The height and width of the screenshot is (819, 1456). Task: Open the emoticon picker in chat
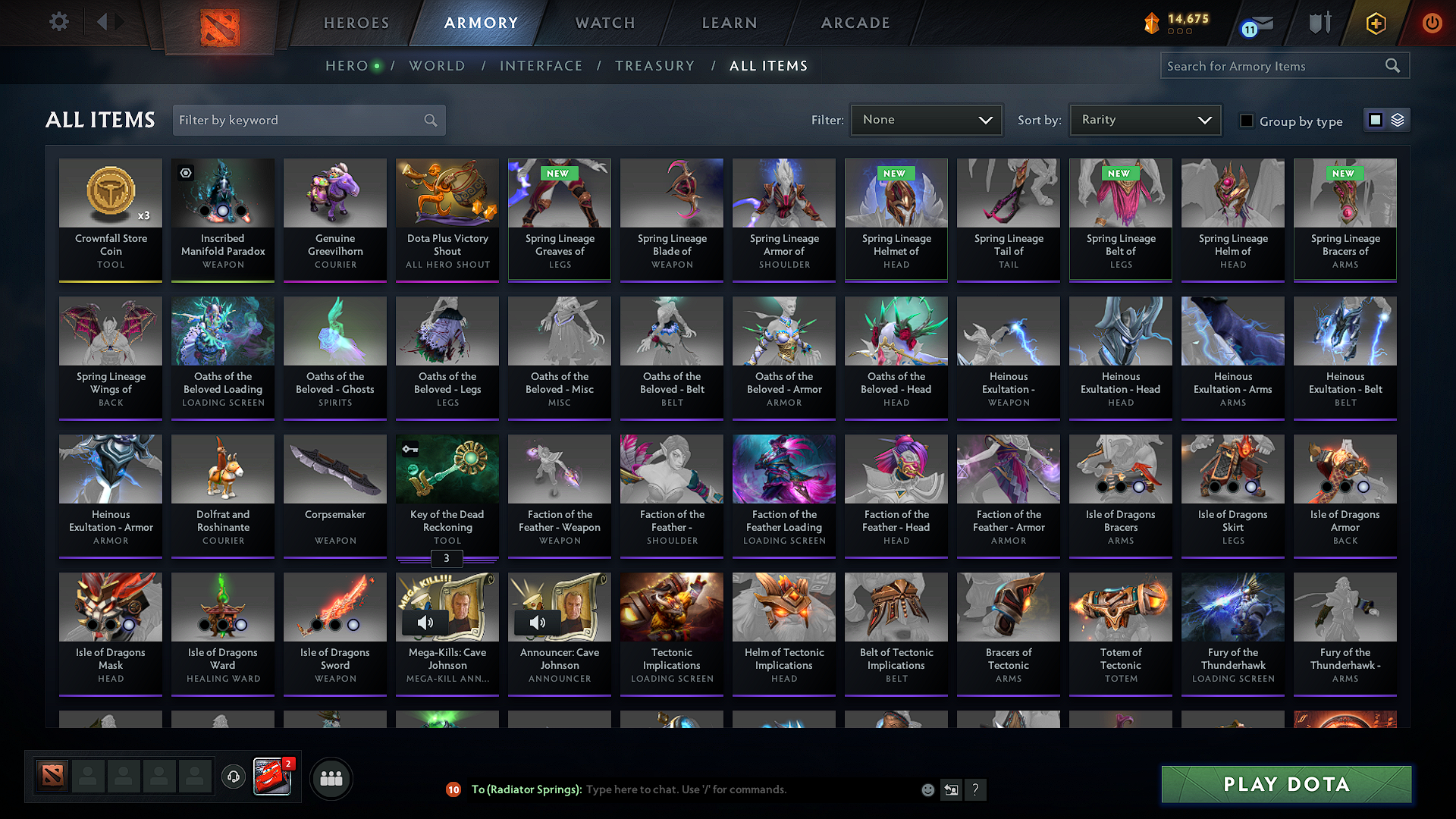pos(927,789)
